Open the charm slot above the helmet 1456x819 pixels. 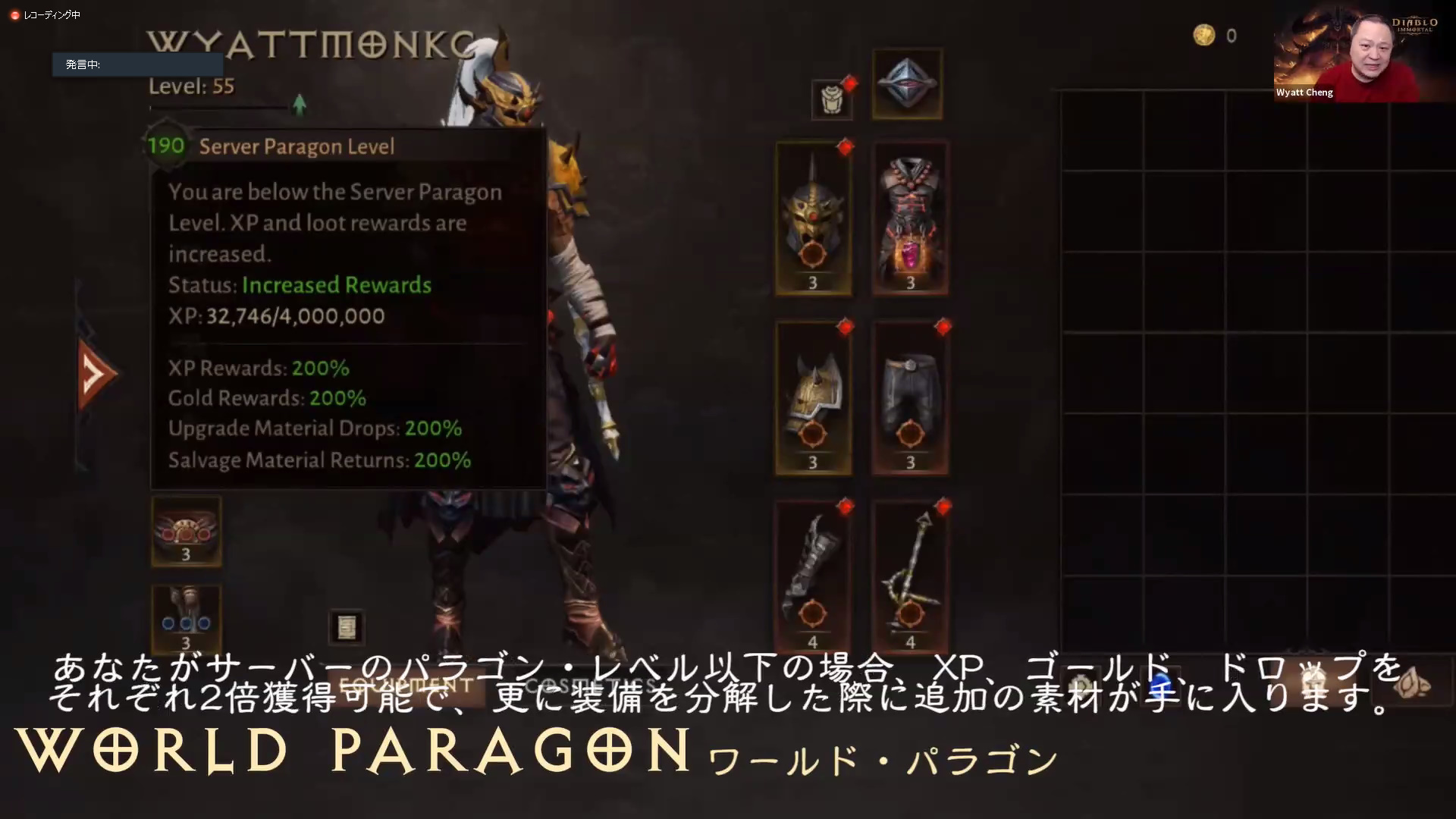[x=833, y=99]
